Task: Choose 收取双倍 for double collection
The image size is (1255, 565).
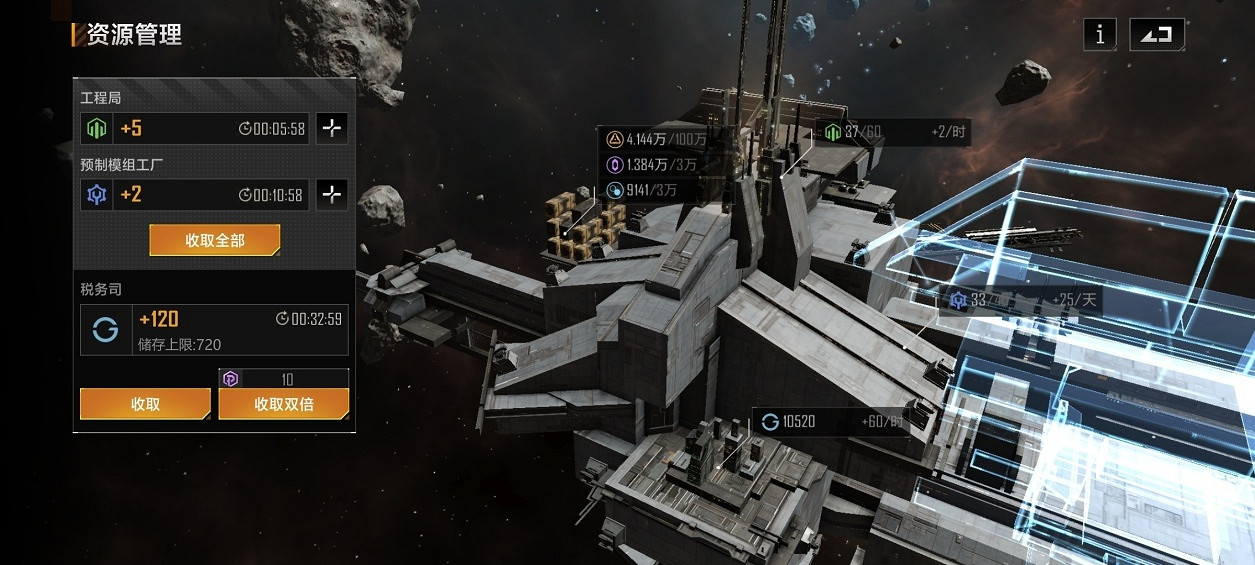Action: pos(284,404)
